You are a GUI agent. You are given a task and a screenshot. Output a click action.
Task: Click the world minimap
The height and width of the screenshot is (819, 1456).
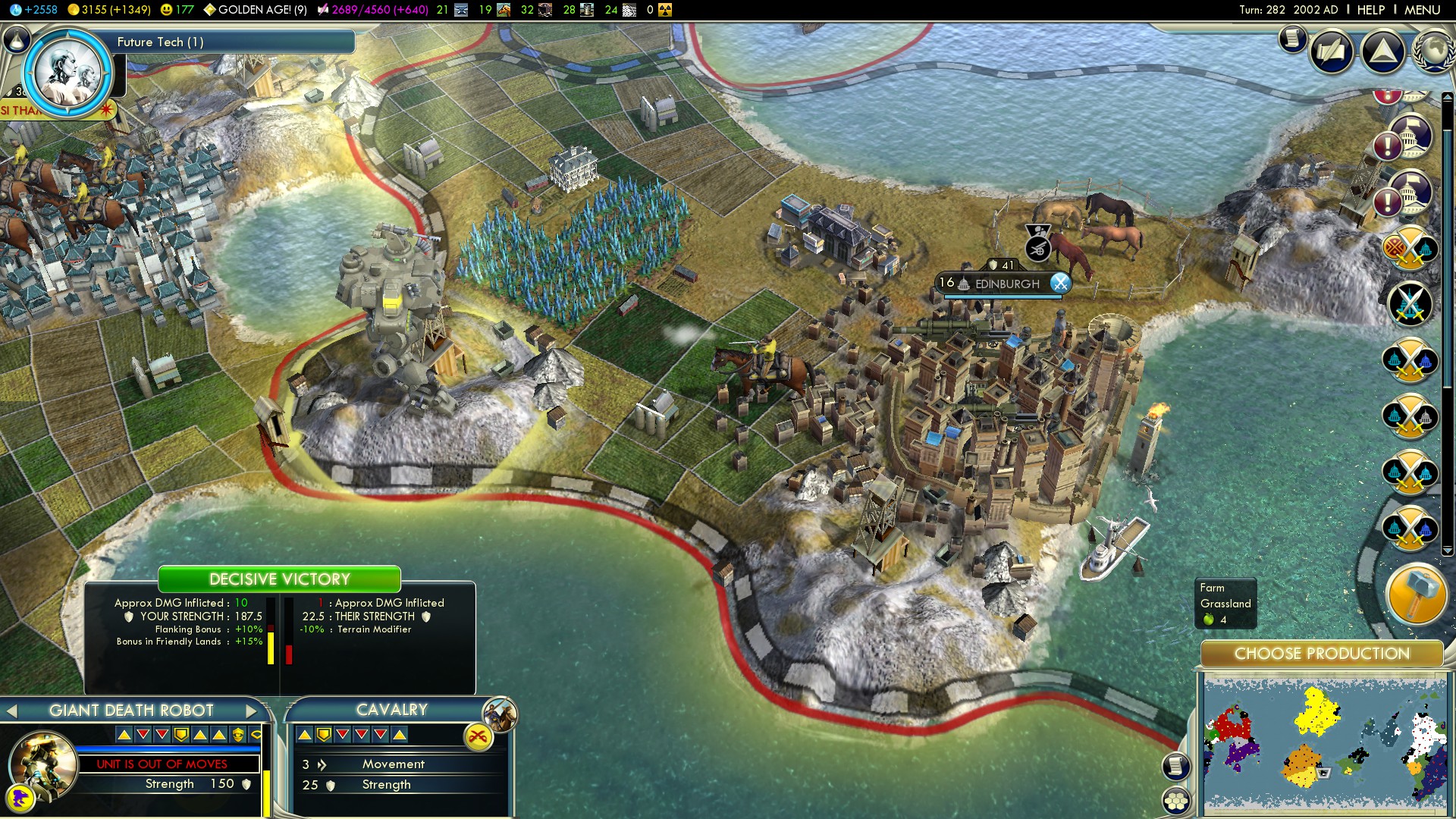pyautogui.click(x=1323, y=745)
